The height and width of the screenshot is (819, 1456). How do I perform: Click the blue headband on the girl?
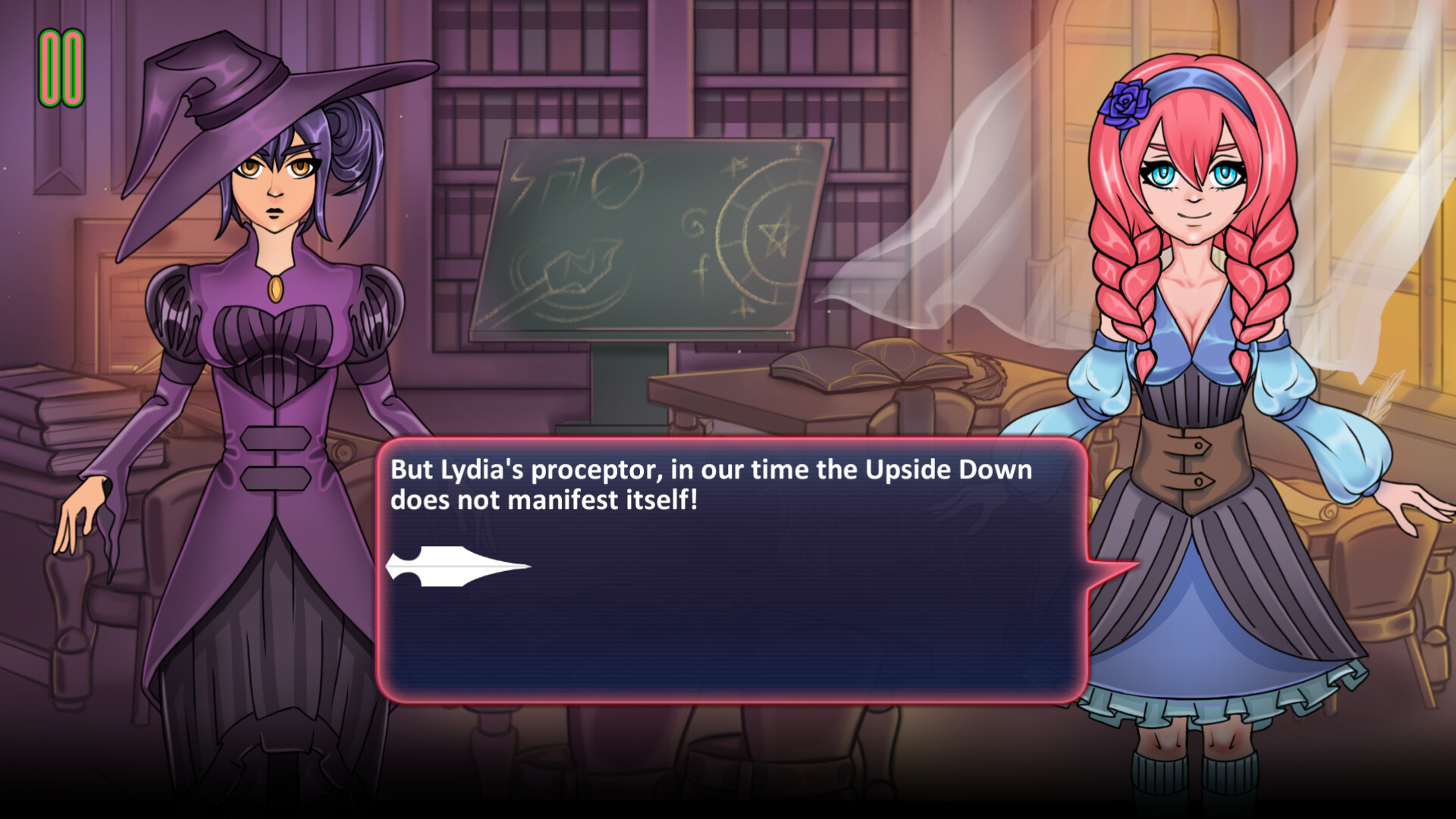click(x=1191, y=80)
